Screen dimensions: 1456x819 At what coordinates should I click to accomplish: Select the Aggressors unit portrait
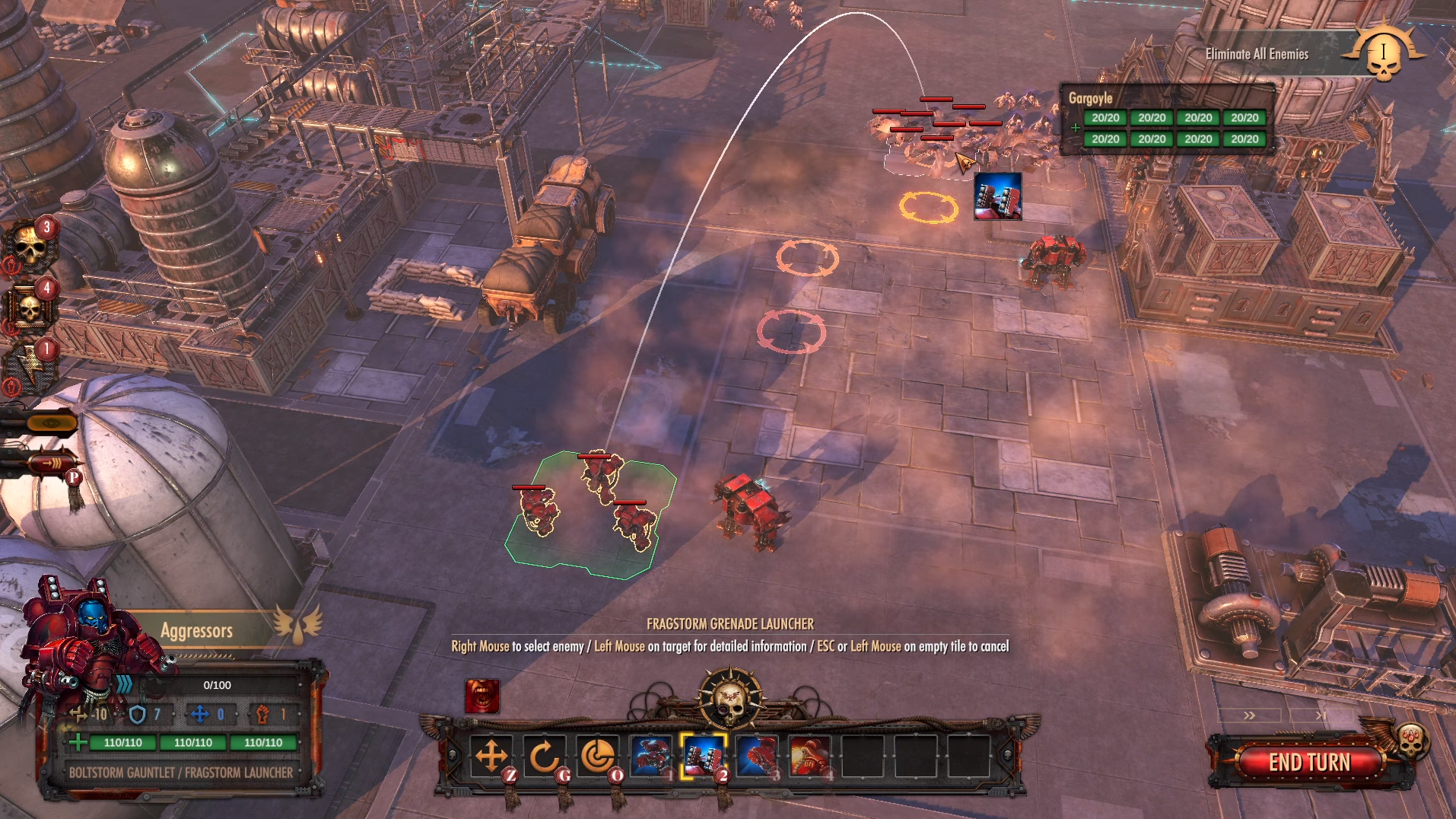(90, 636)
